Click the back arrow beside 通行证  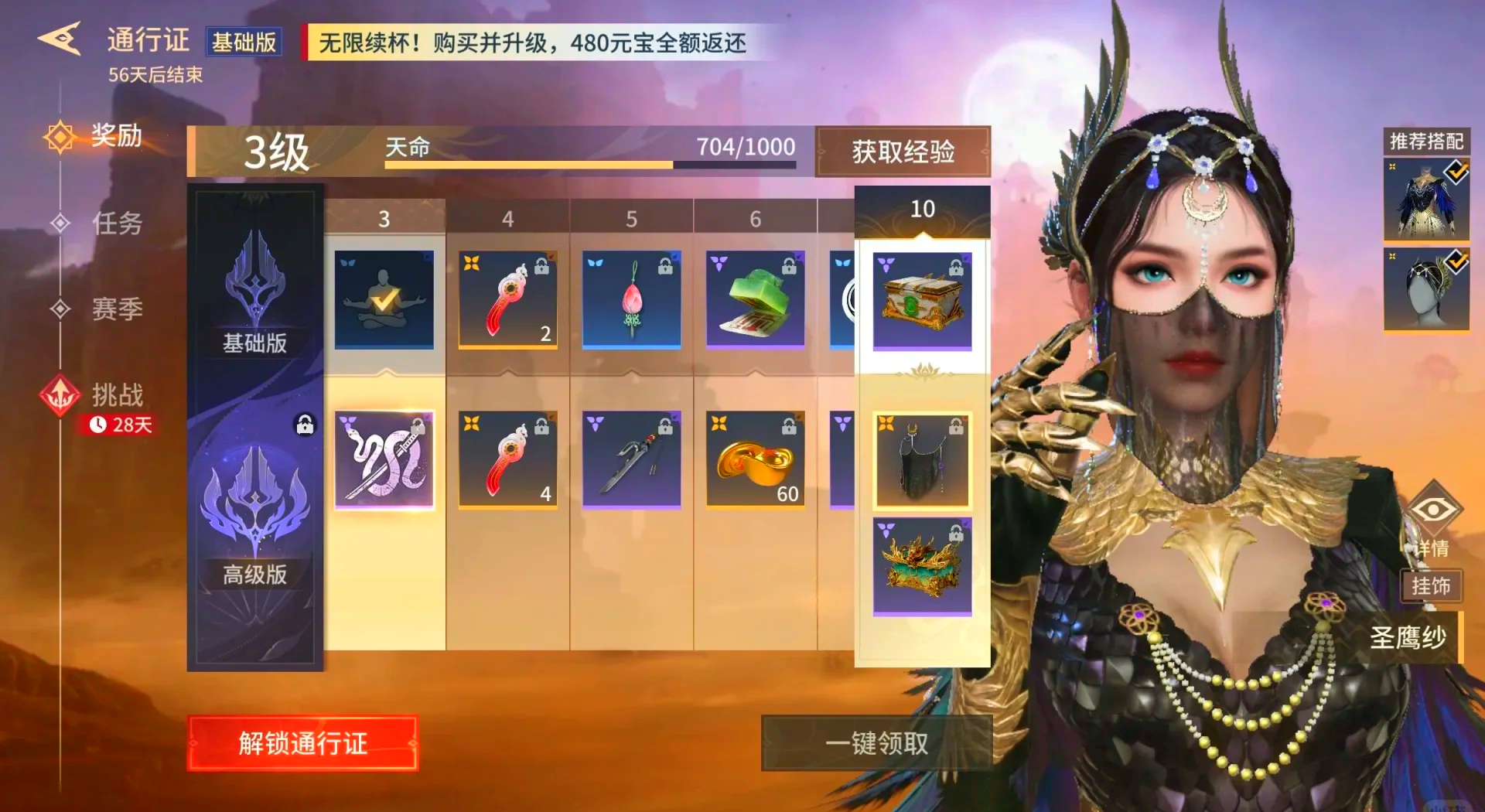click(60, 37)
